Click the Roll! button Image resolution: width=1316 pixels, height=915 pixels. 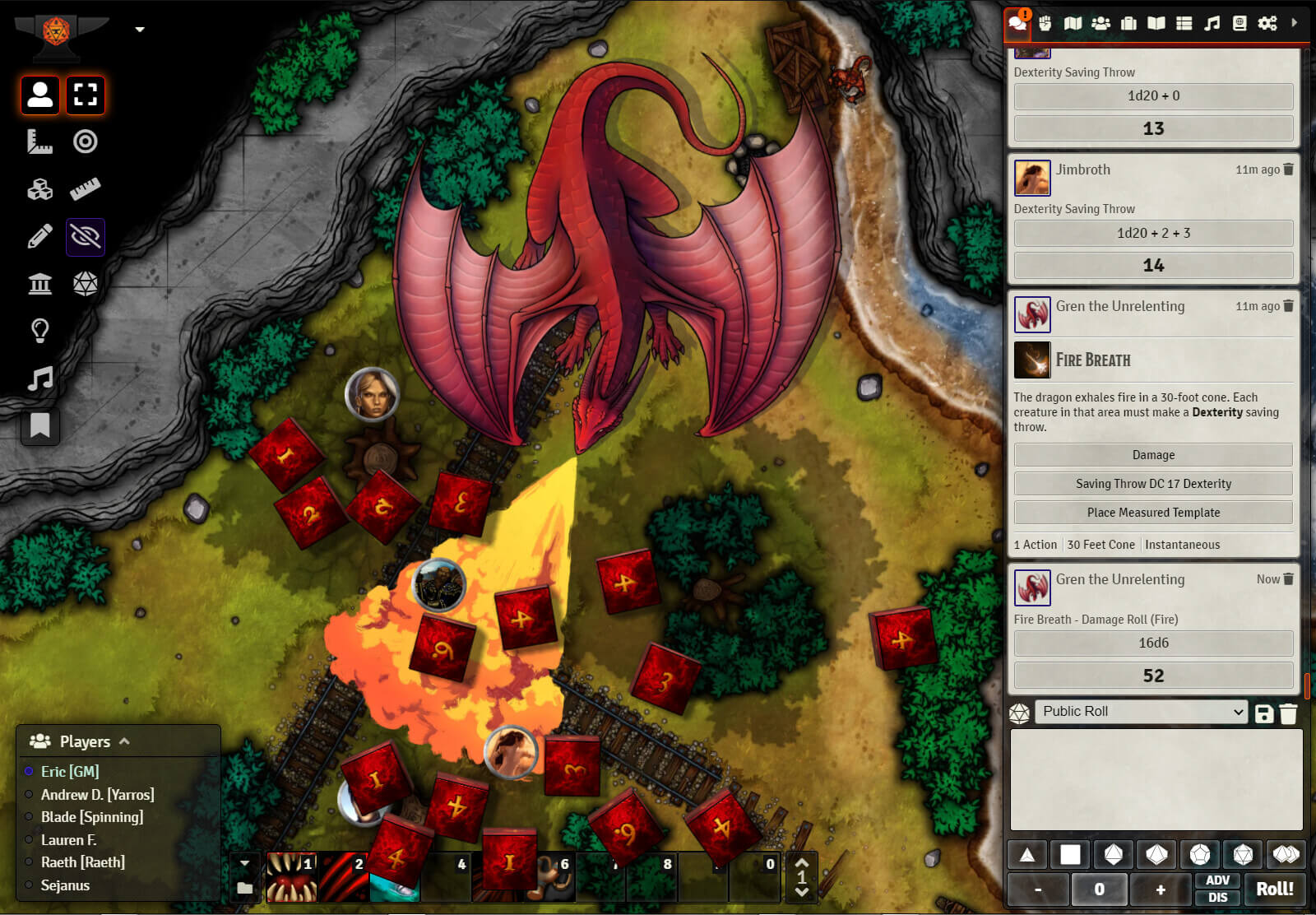point(1274,889)
